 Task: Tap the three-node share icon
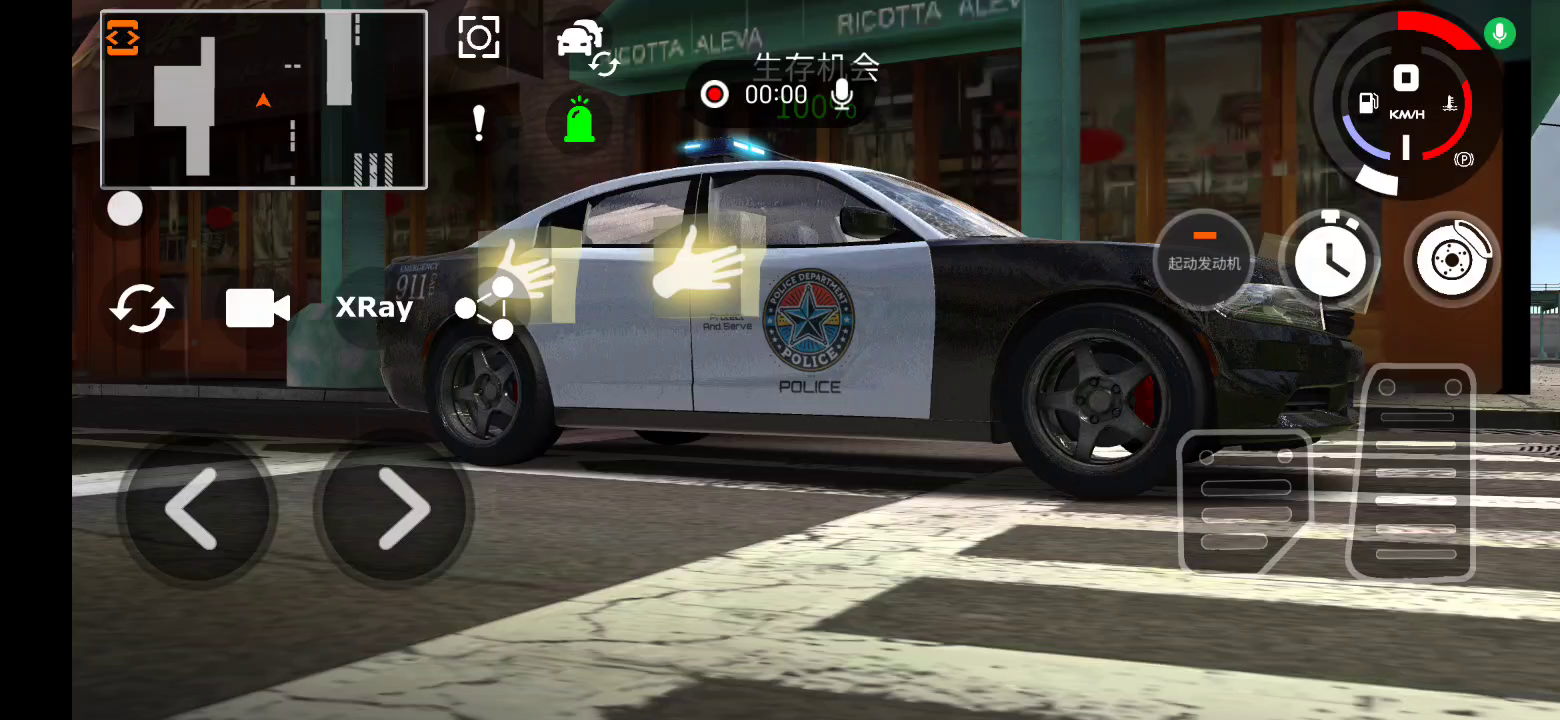click(486, 308)
